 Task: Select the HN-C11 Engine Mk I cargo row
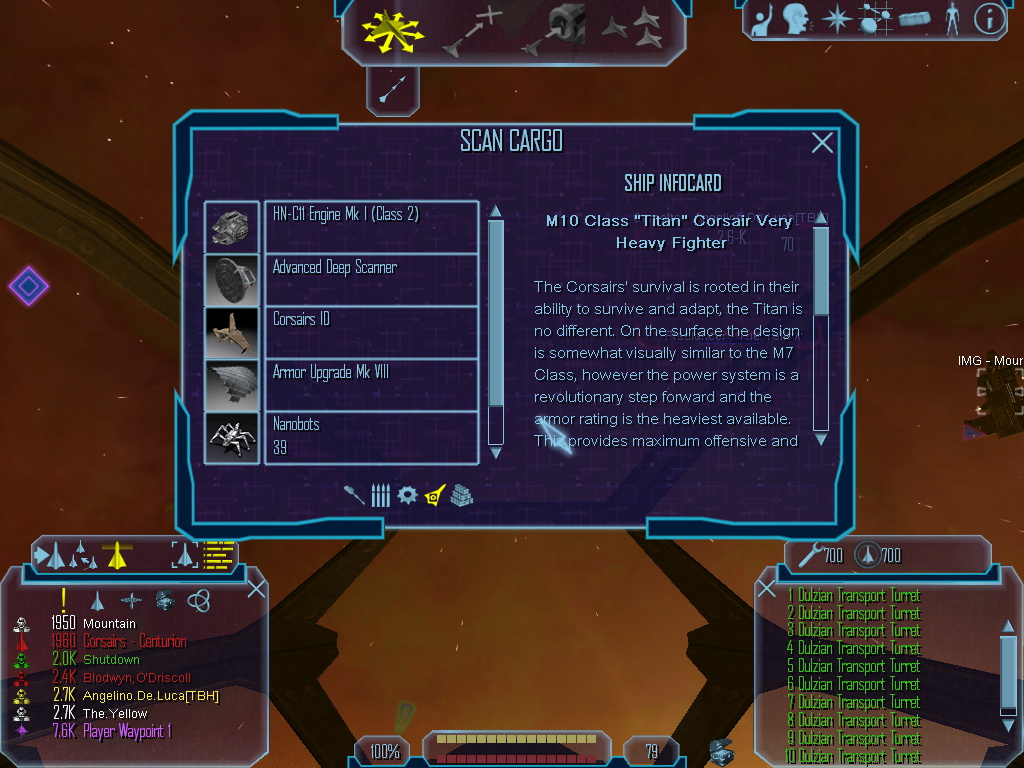tap(371, 227)
